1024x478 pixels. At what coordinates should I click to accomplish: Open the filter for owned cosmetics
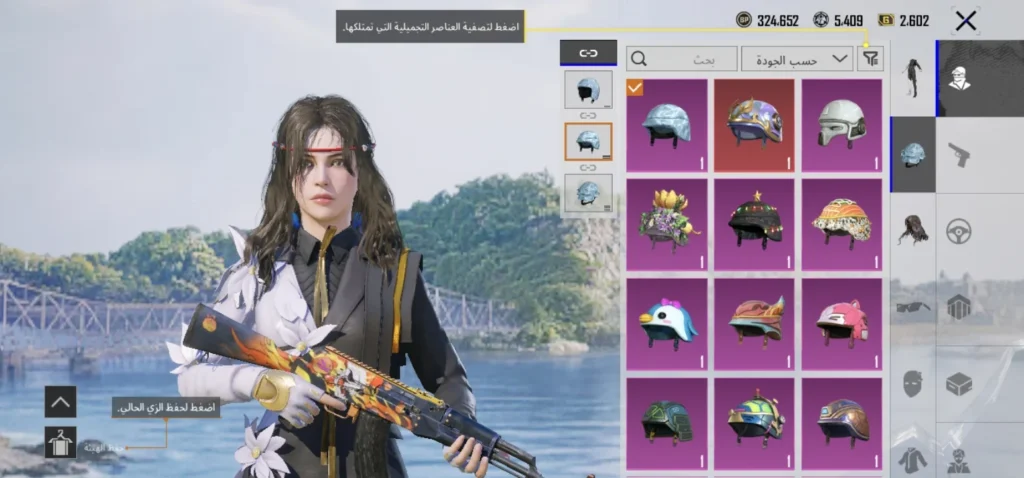[871, 59]
